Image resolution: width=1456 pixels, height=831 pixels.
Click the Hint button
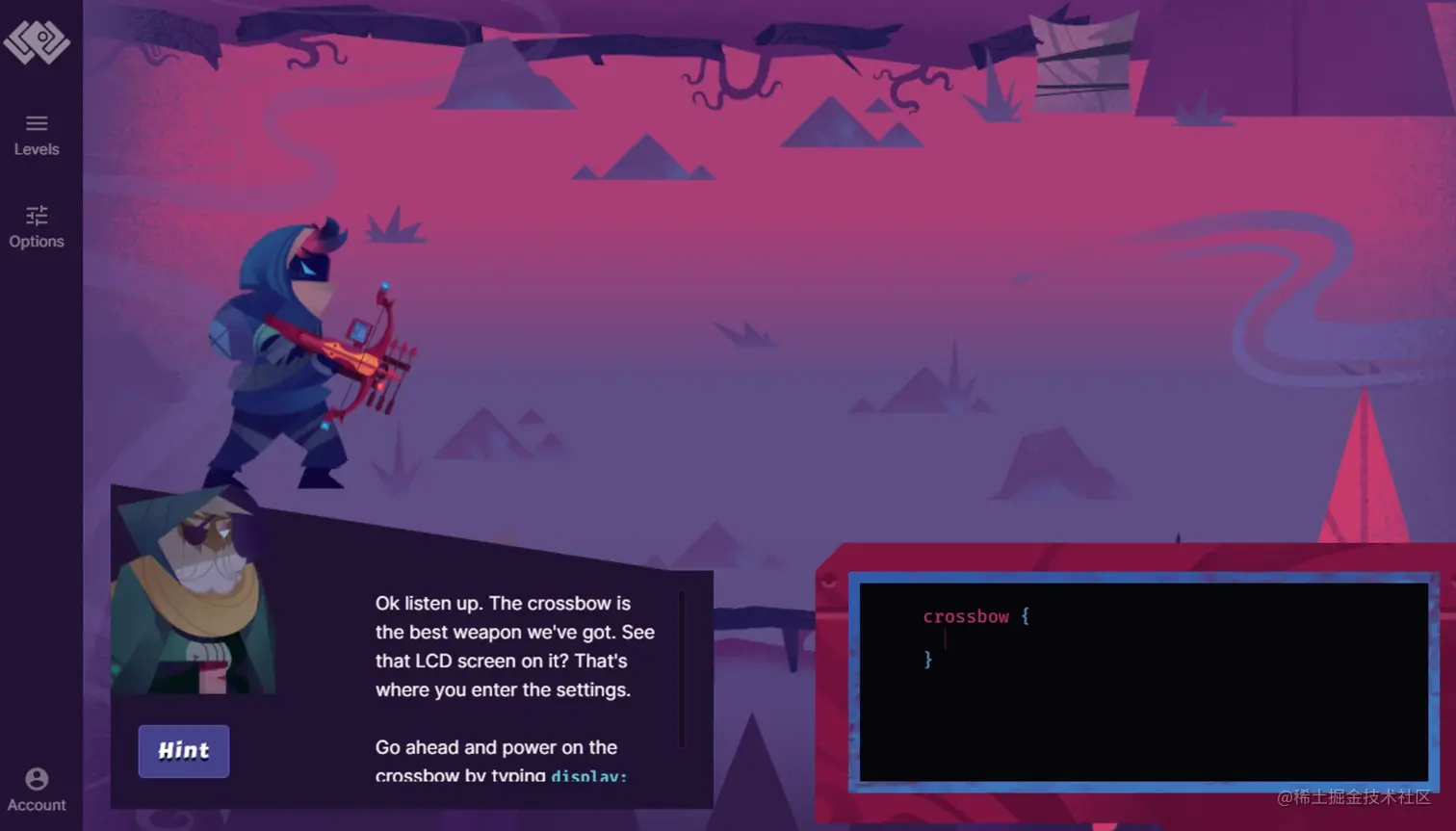point(183,751)
